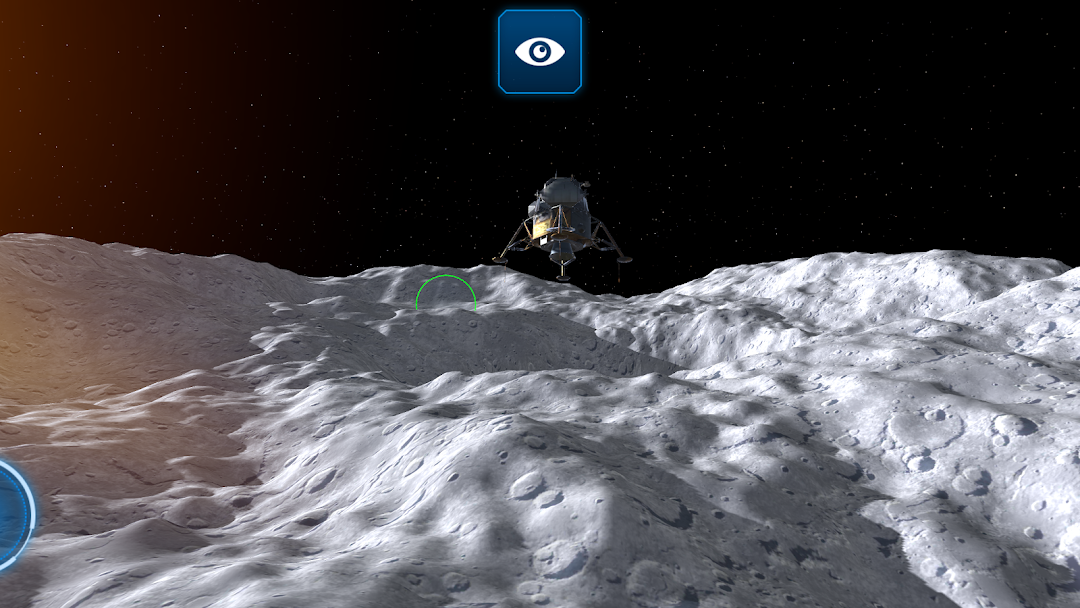Toggle the eye view button
Screen dimensions: 1080x608
click(540, 52)
